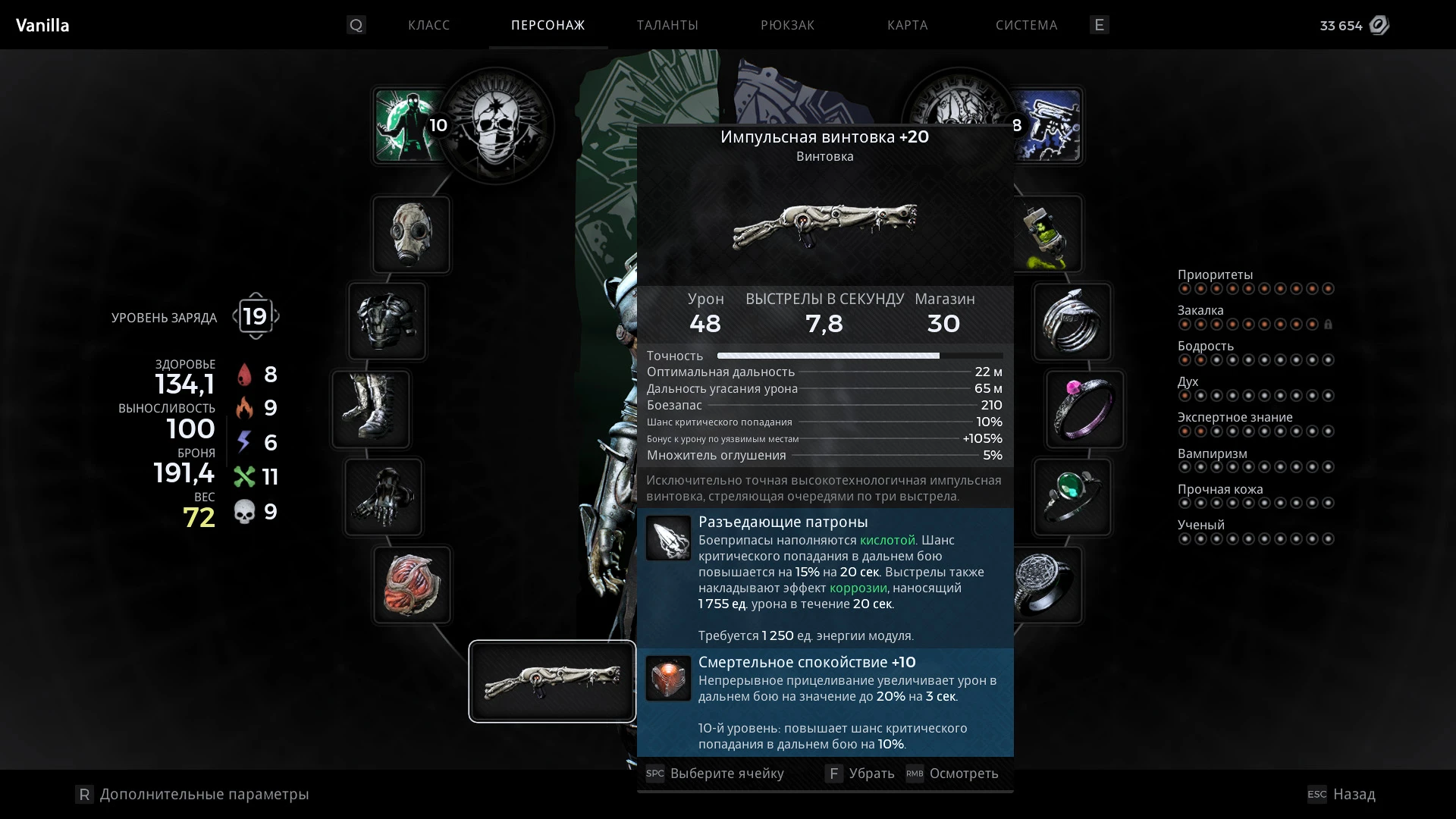The height and width of the screenshot is (819, 1456).
Task: Click the gloves equipment slot
Action: [384, 497]
